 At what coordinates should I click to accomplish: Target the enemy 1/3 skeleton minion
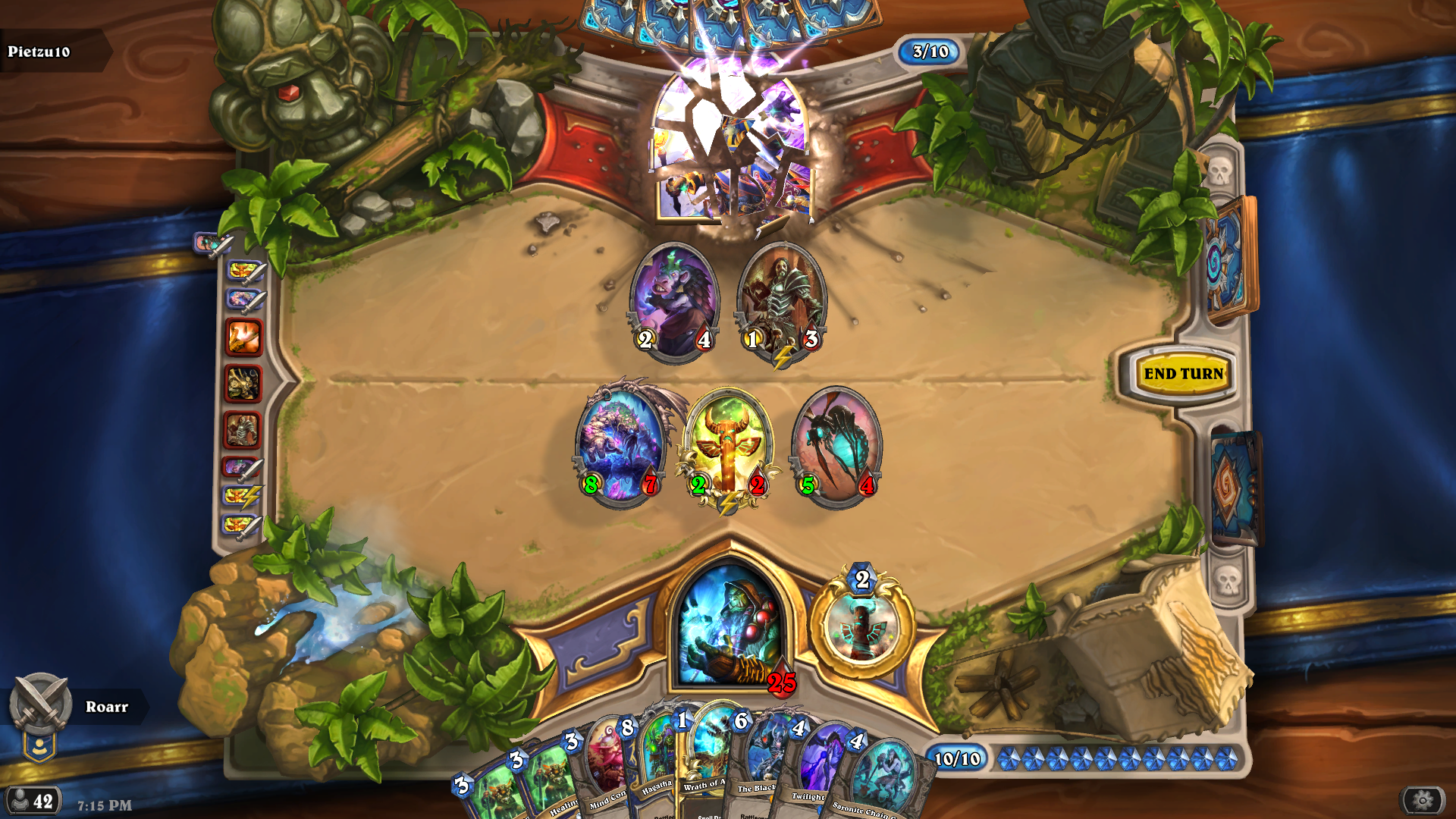pyautogui.click(x=782, y=301)
